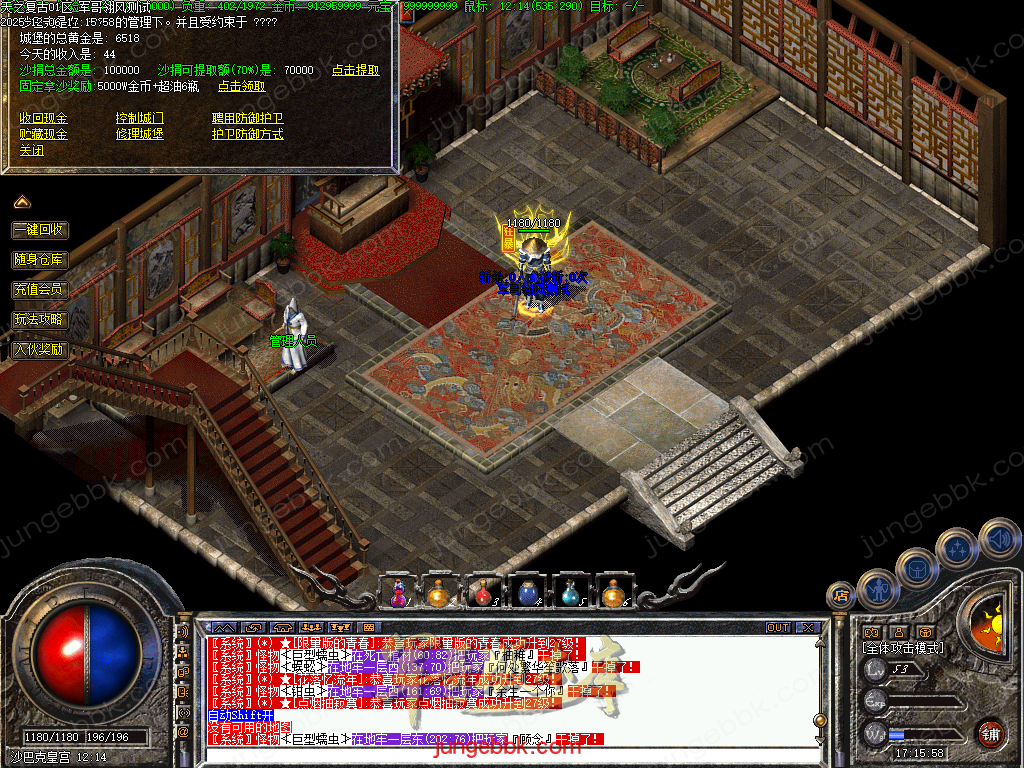
Task: Select 修理城堡 to repair the castle
Action: click(x=140, y=134)
